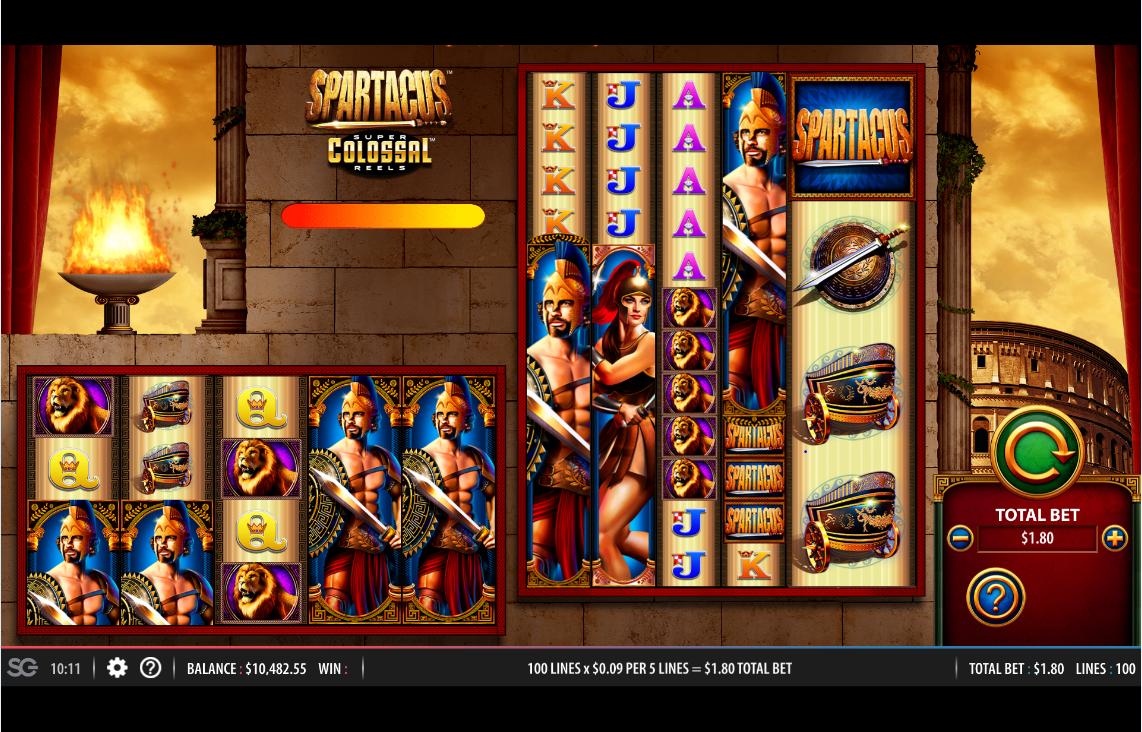Spin the reels with the green button
Image resolution: width=1142 pixels, height=732 pixels.
(x=1038, y=452)
